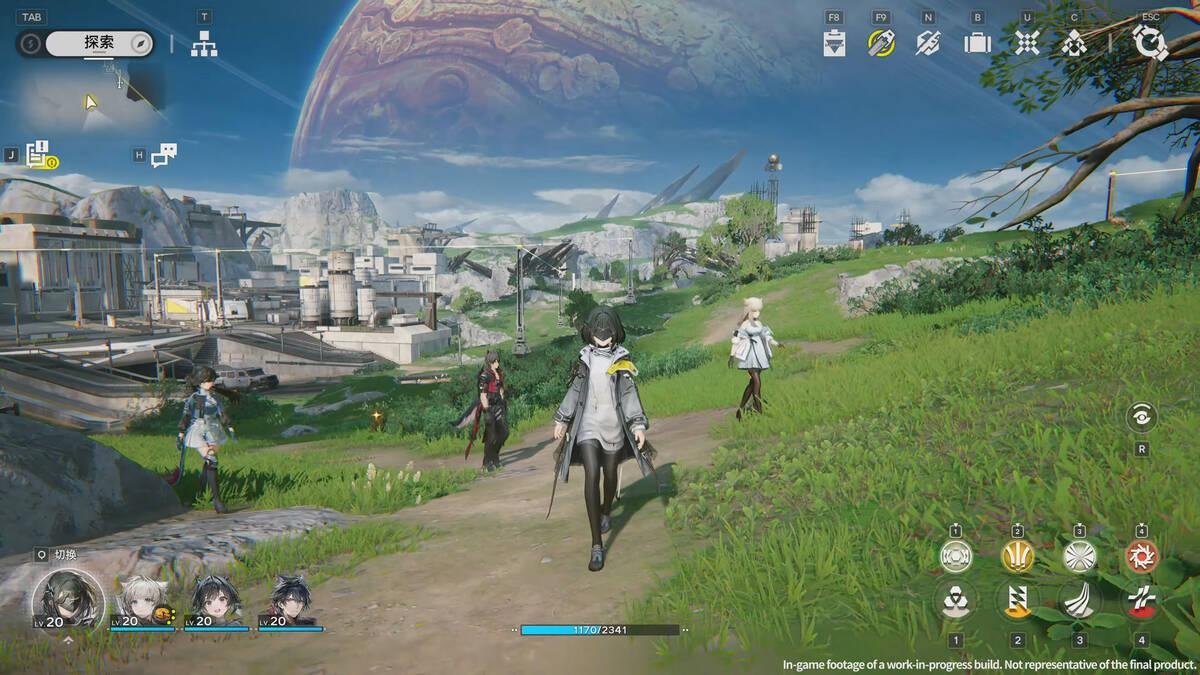Trigger the grey hexagon skill
The image size is (1200, 675).
point(956,556)
